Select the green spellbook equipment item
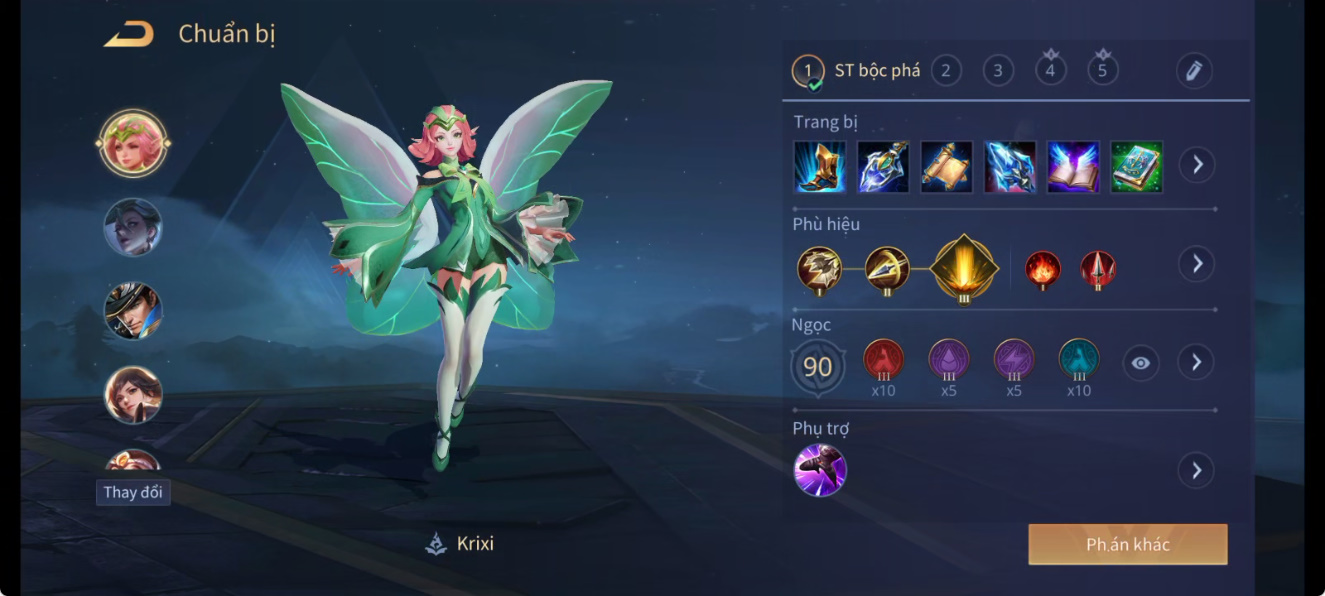1325x596 pixels. coord(1136,166)
